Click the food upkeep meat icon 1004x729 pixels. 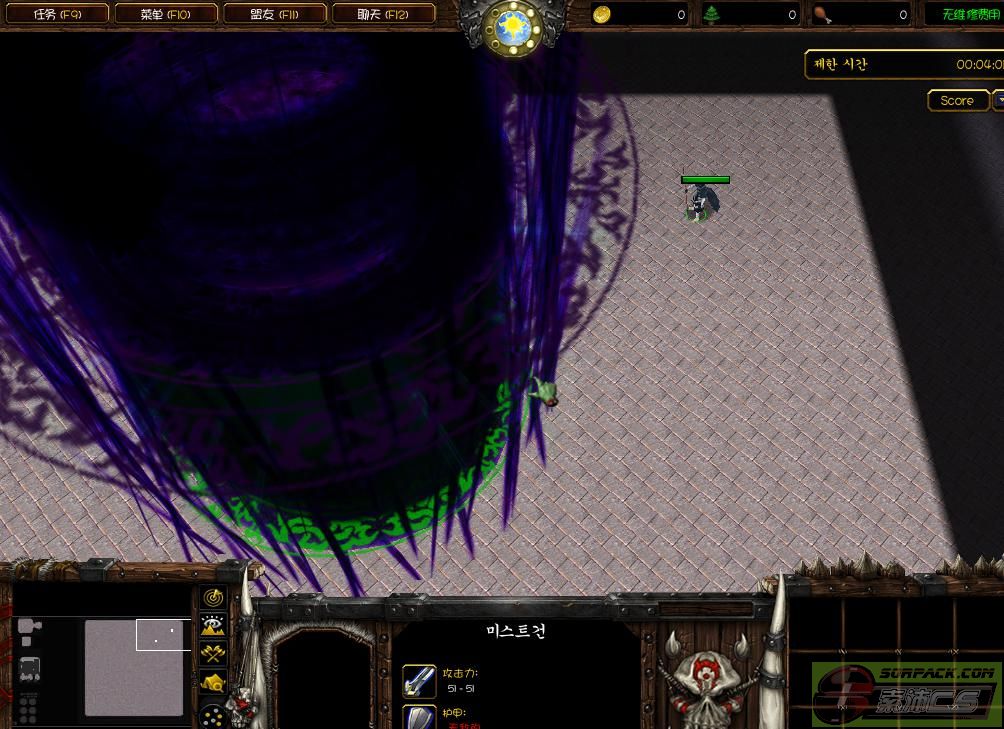822,14
